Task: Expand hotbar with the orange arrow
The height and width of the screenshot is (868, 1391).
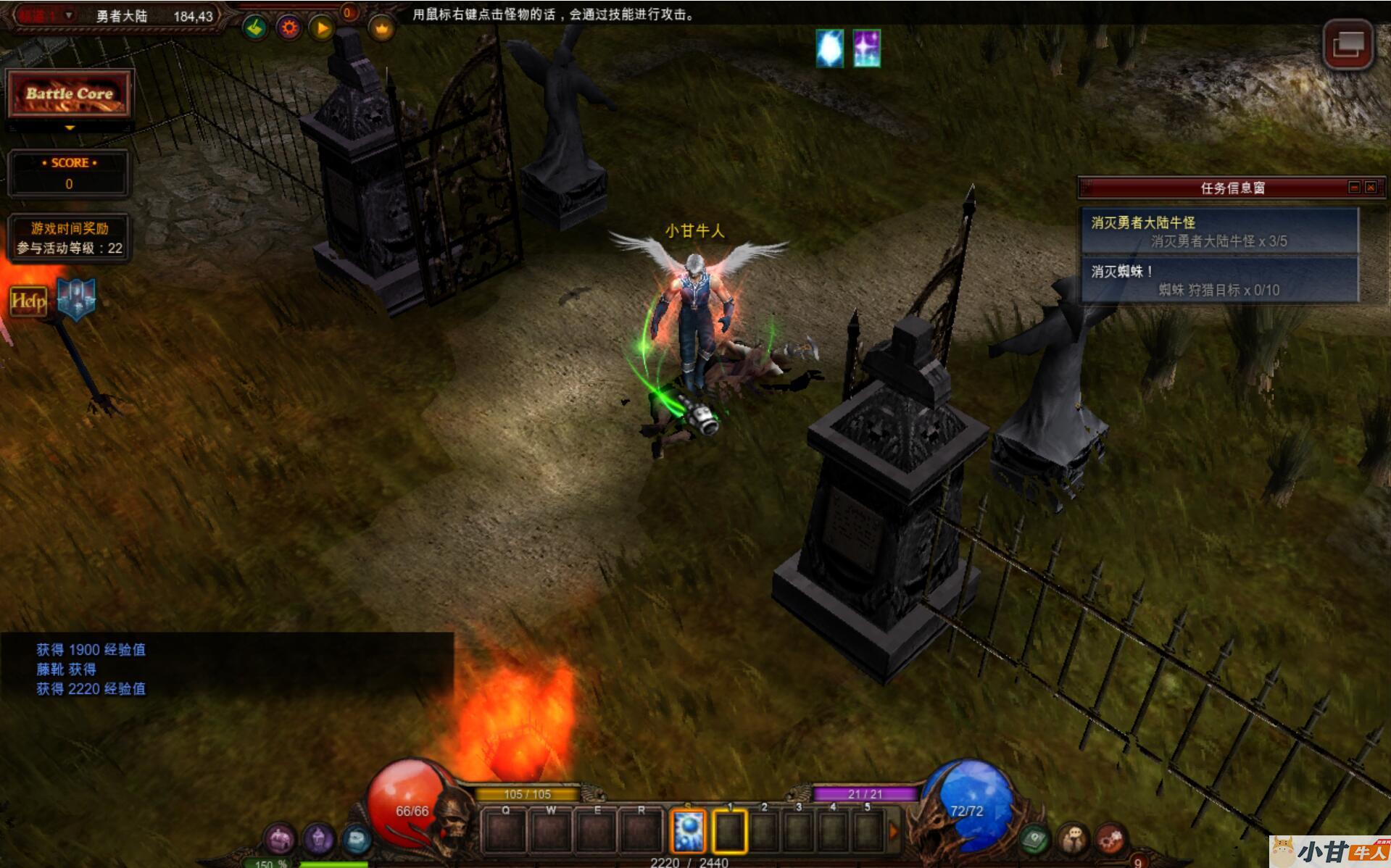Action: pos(893,832)
